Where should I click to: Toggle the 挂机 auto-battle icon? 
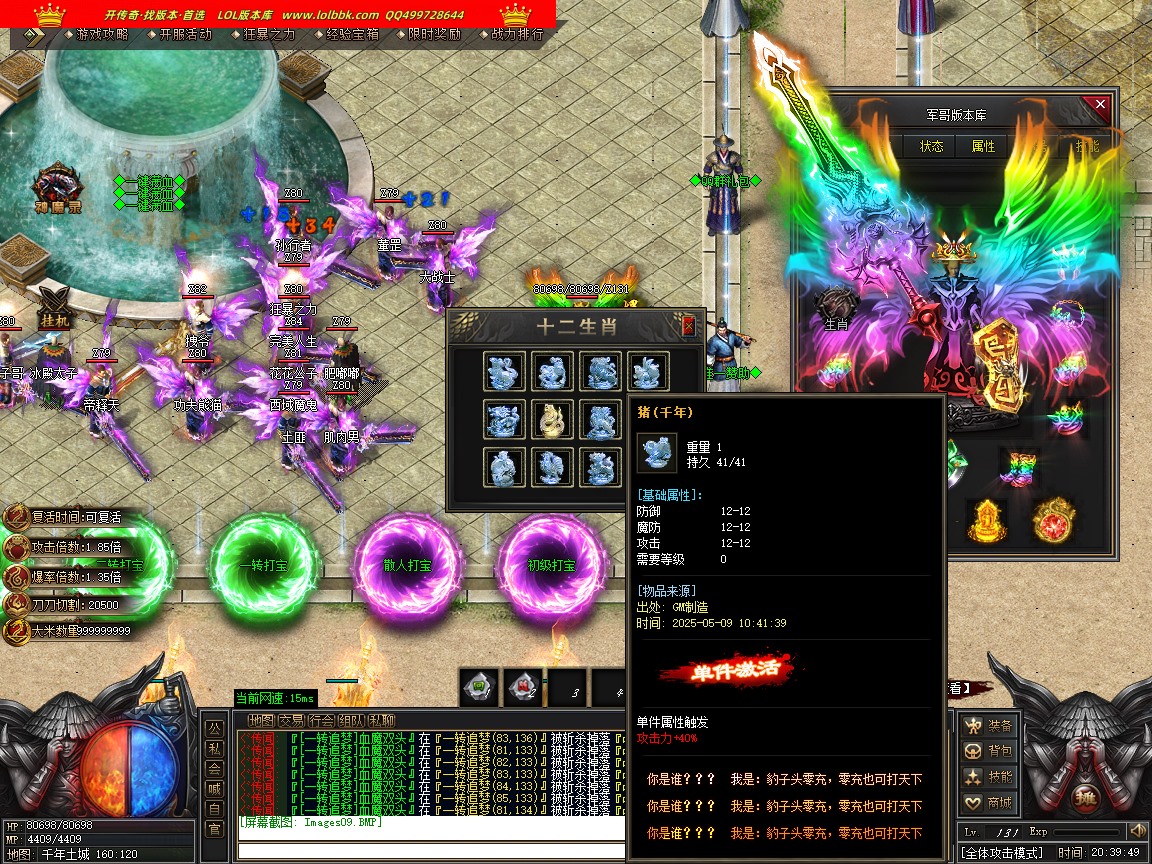click(x=53, y=305)
